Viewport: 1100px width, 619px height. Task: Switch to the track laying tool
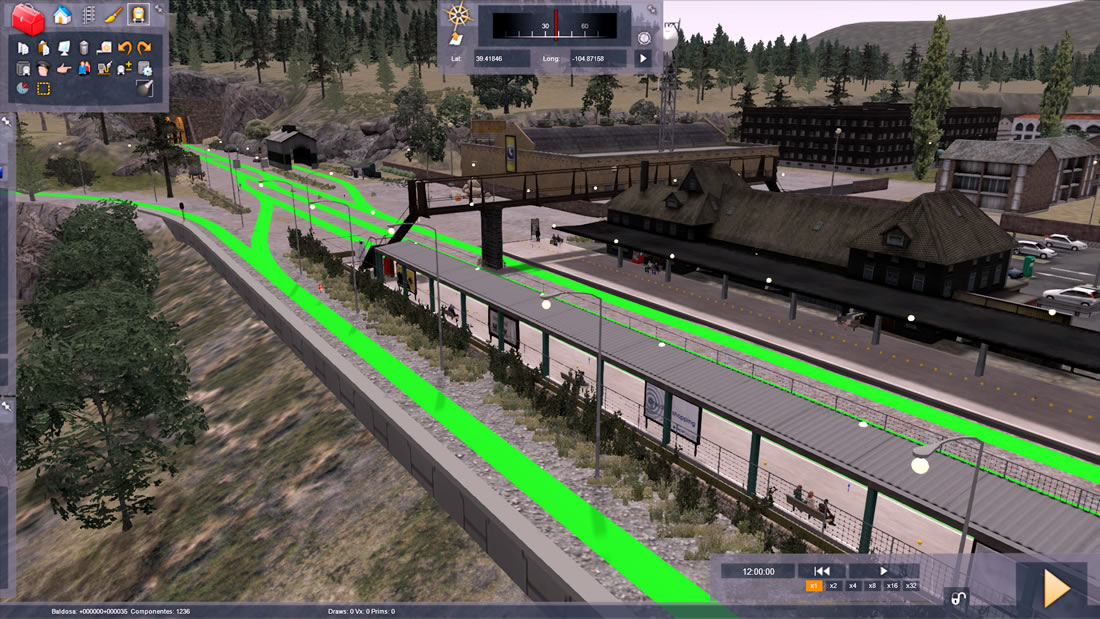coord(88,15)
